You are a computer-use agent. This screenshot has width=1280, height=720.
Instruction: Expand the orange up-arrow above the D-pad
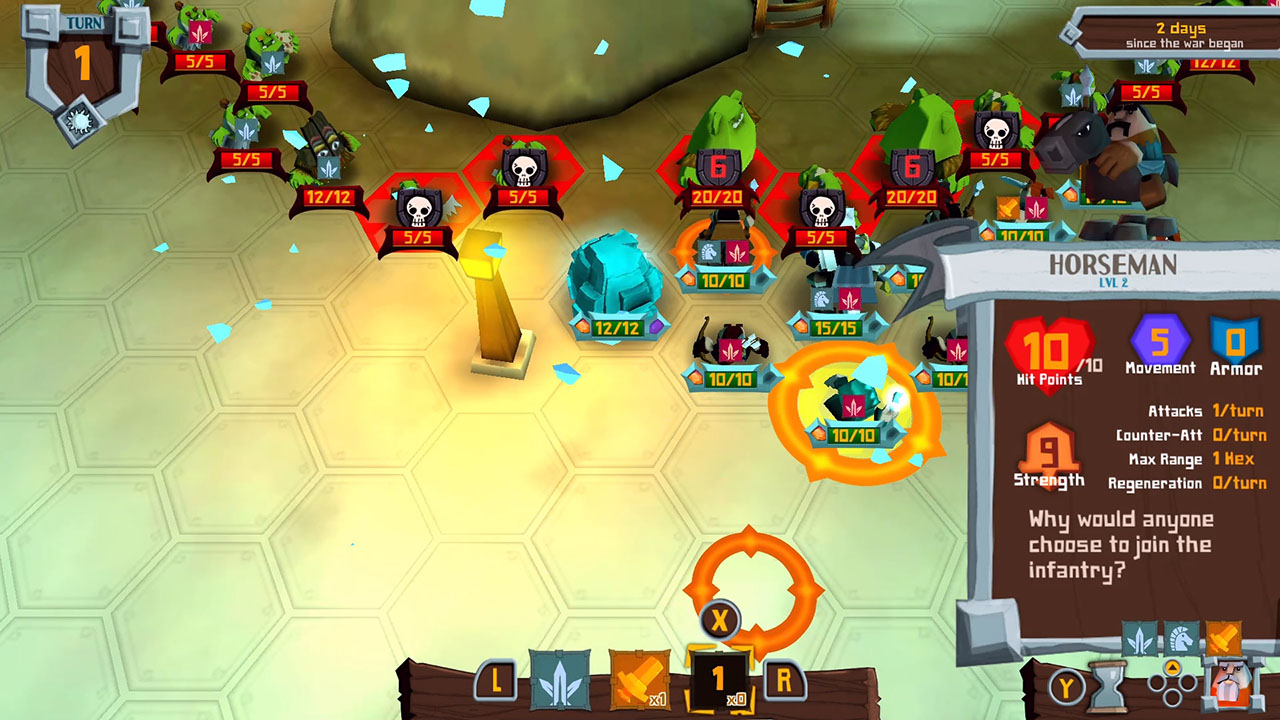(x=1172, y=667)
